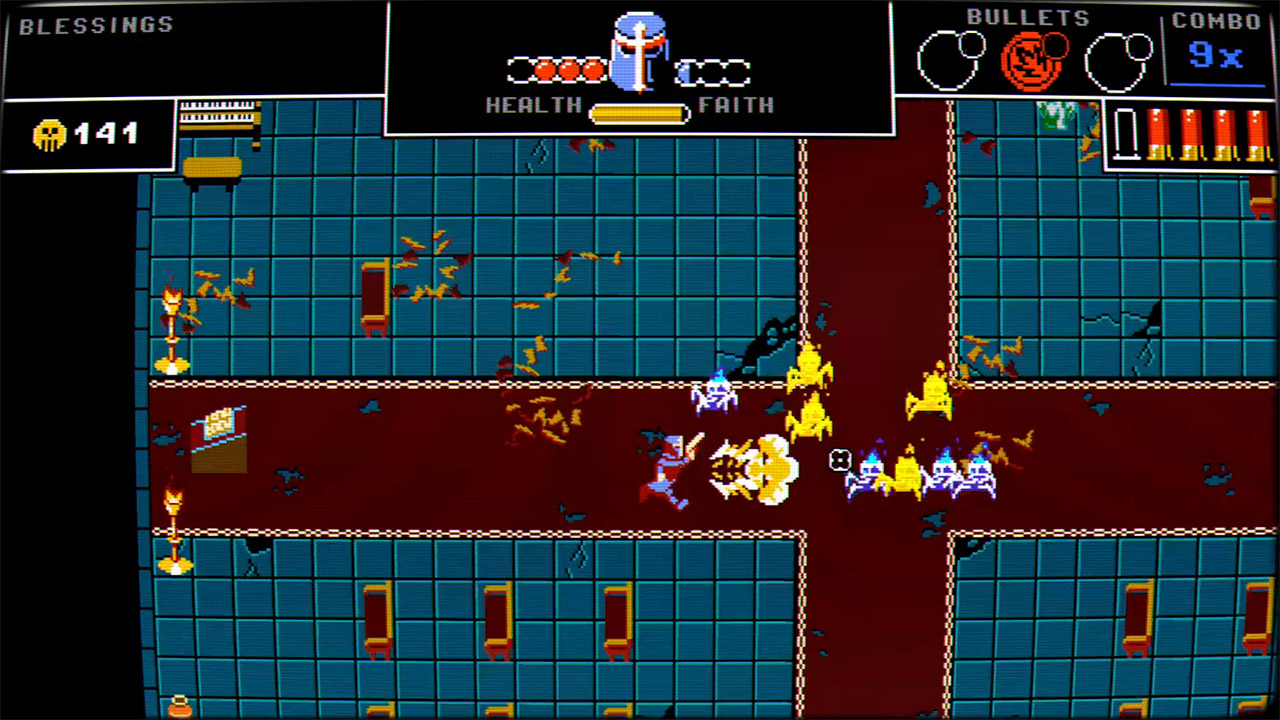Click the crosshair reticle on the carpet
1280x720 pixels.
click(840, 461)
